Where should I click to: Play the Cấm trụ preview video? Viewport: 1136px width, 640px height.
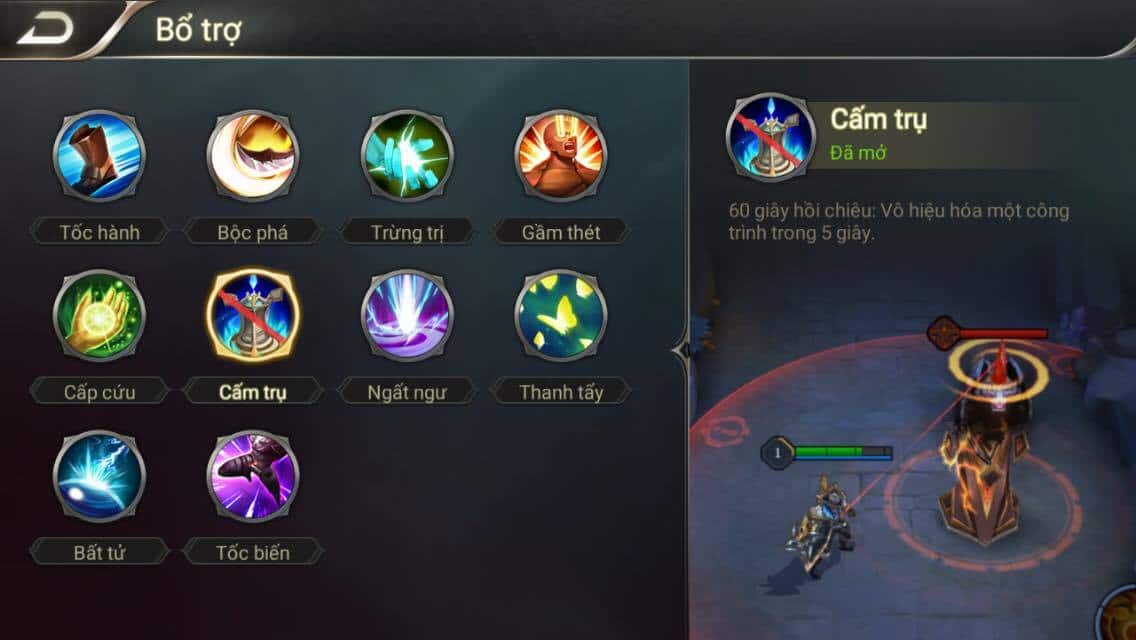click(912, 450)
